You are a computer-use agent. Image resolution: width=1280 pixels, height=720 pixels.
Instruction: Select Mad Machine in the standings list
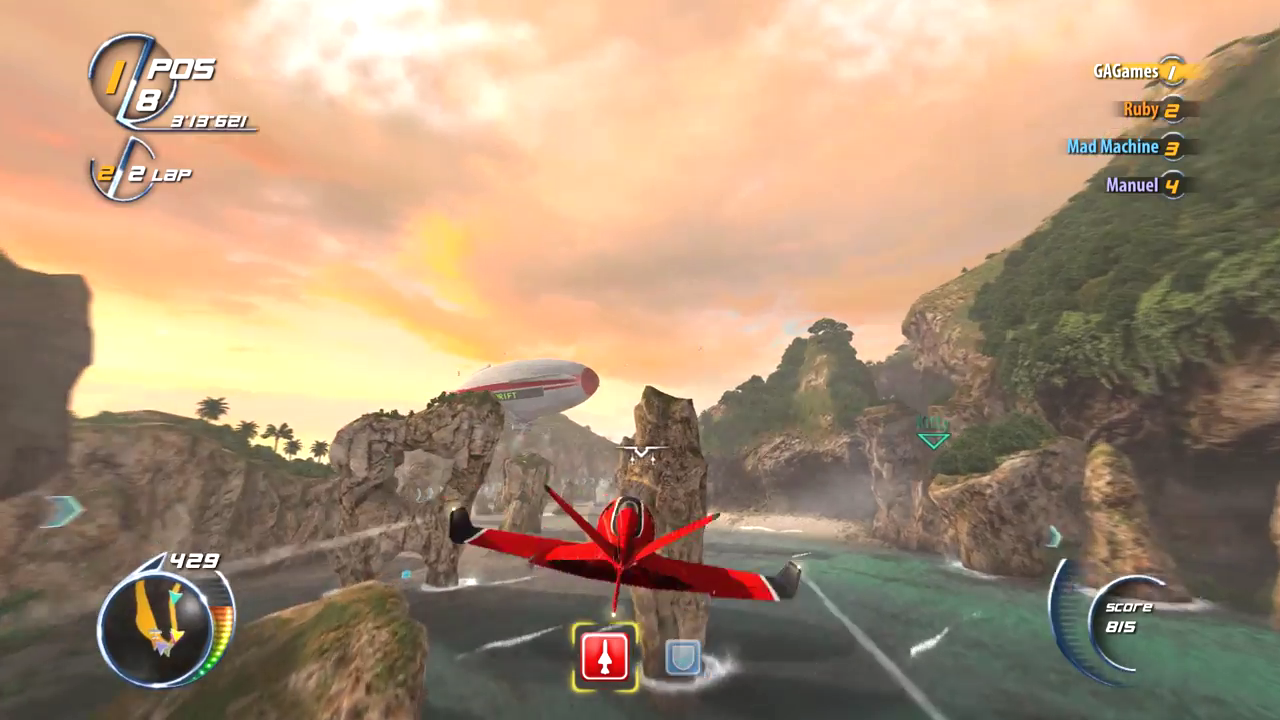coord(1116,147)
